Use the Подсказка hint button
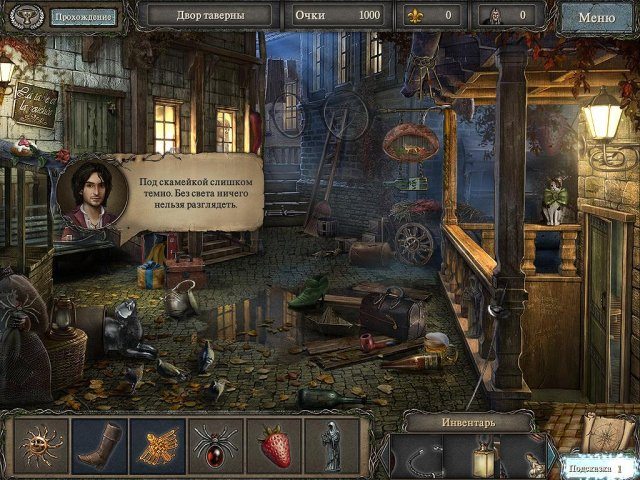 [592, 467]
